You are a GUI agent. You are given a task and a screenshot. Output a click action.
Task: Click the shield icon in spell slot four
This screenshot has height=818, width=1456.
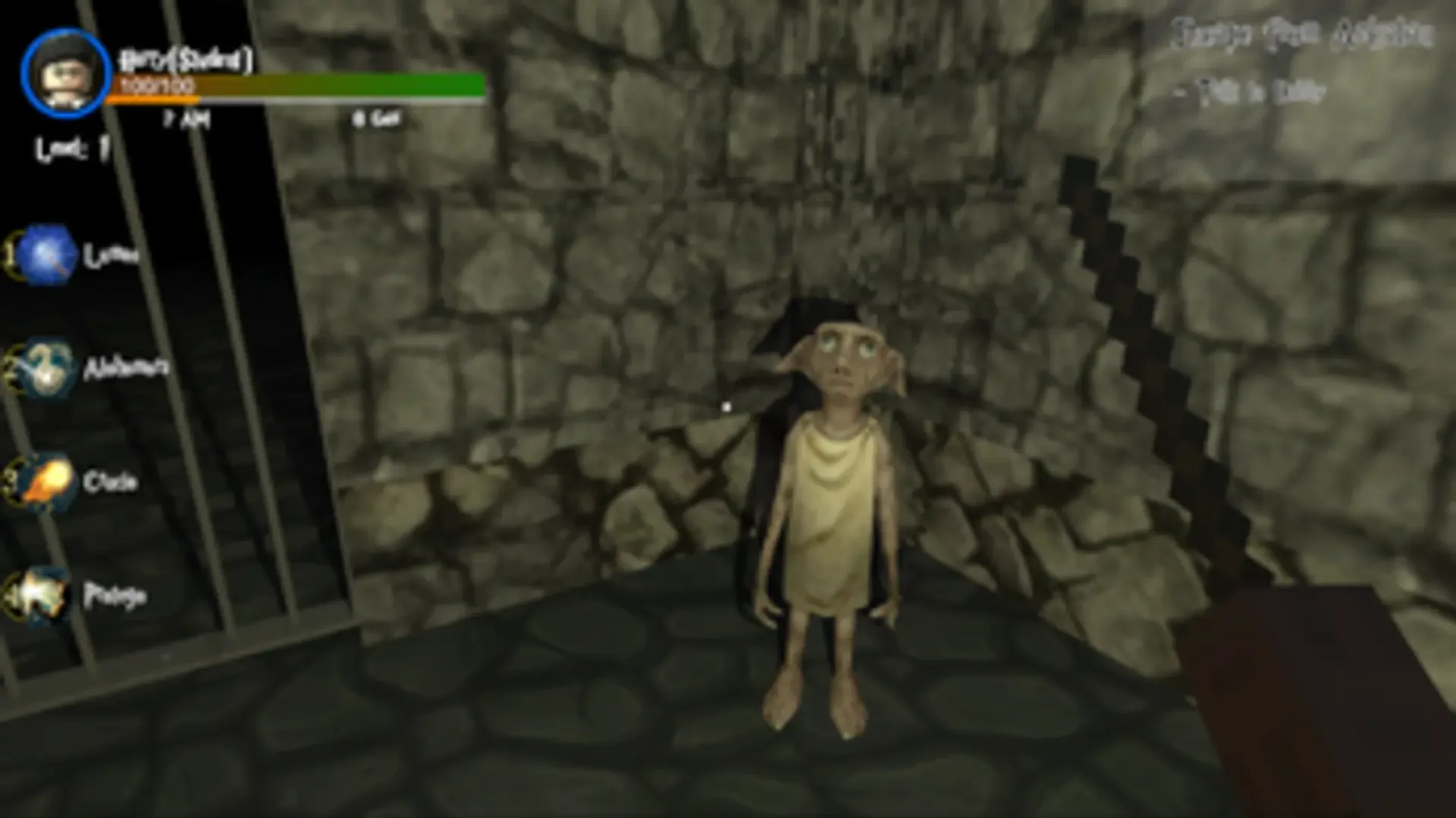pyautogui.click(x=43, y=596)
